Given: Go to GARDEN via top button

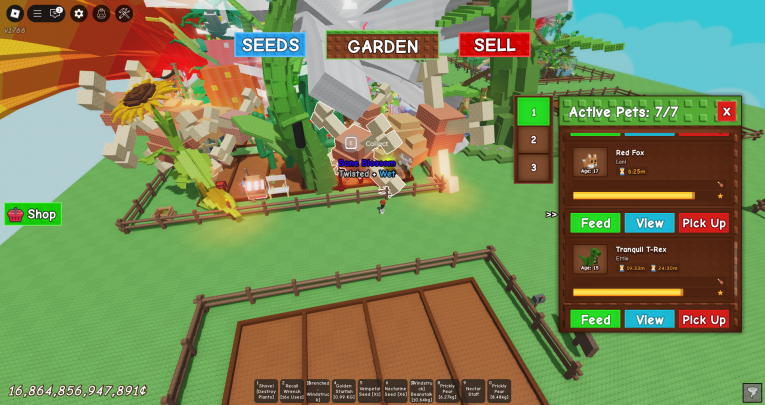Looking at the screenshot, I should tap(383, 46).
